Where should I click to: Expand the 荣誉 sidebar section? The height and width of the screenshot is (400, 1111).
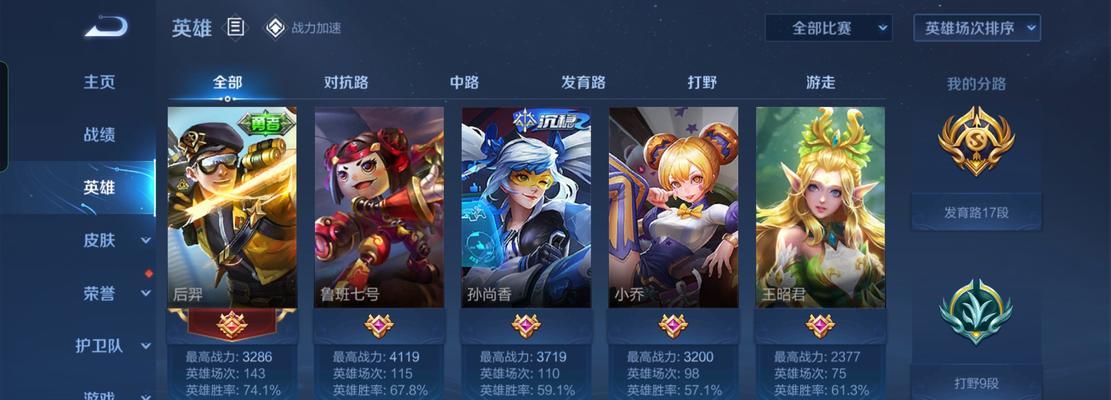[x=110, y=293]
